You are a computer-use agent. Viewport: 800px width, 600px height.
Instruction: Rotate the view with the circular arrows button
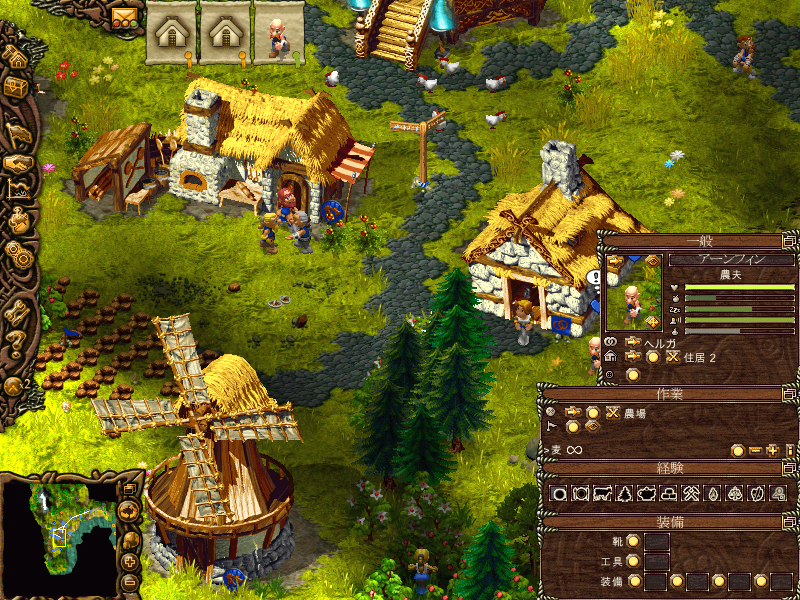(x=129, y=512)
